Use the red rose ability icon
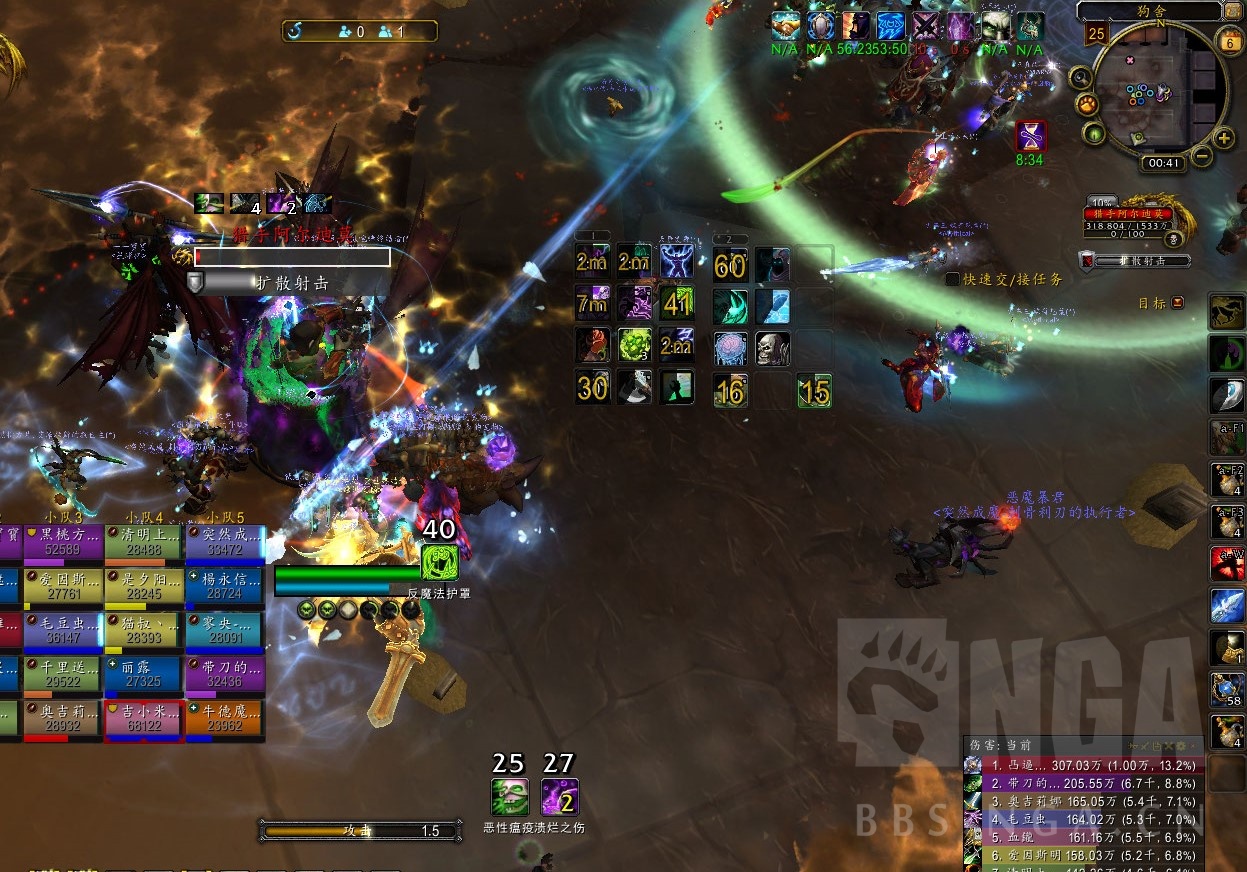This screenshot has height=872, width=1247. tap(593, 346)
